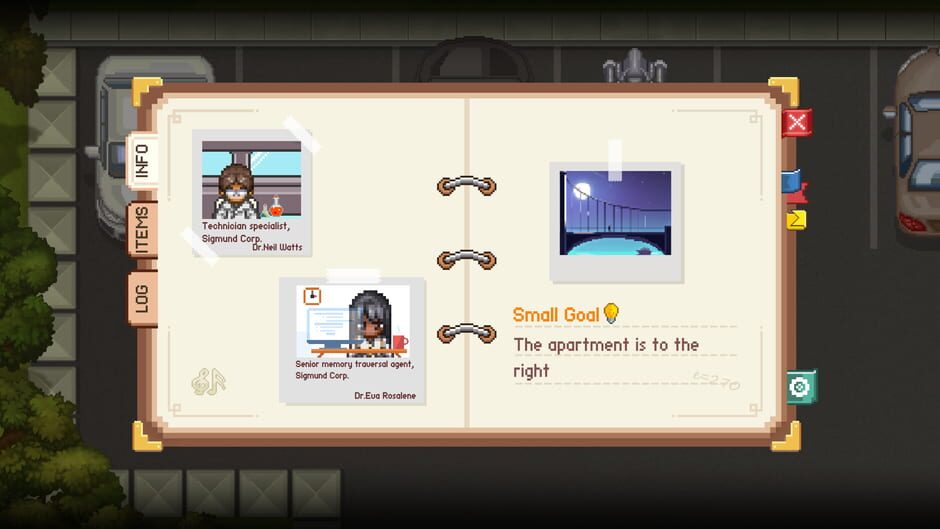This screenshot has width=940, height=529.
Task: View Dr. Neil Watts' profile photo
Action: [252, 194]
